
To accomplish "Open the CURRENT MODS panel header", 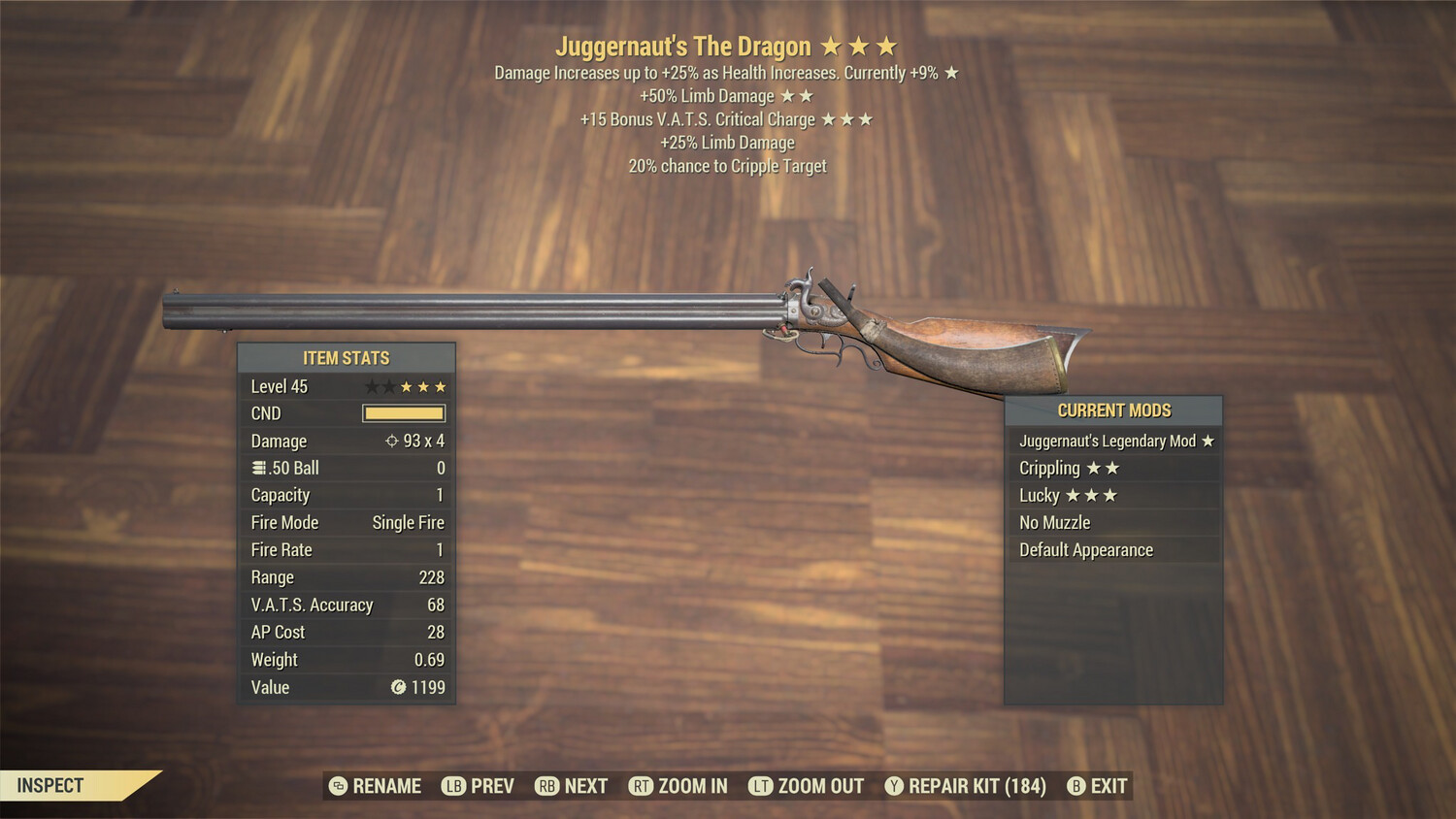I will tap(1112, 409).
